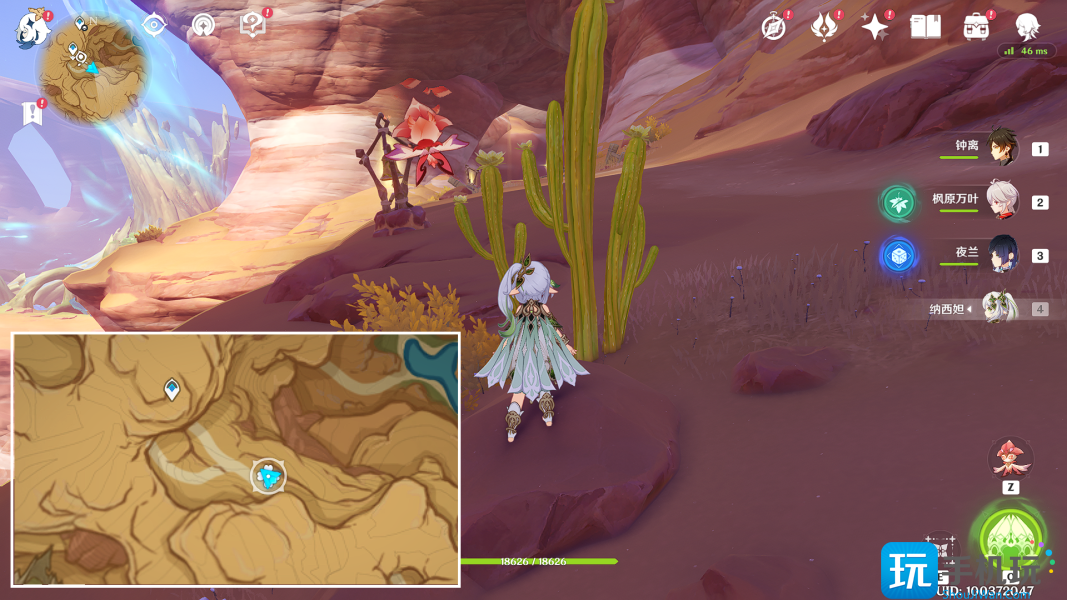Open the Paimon main menu

coord(32,28)
